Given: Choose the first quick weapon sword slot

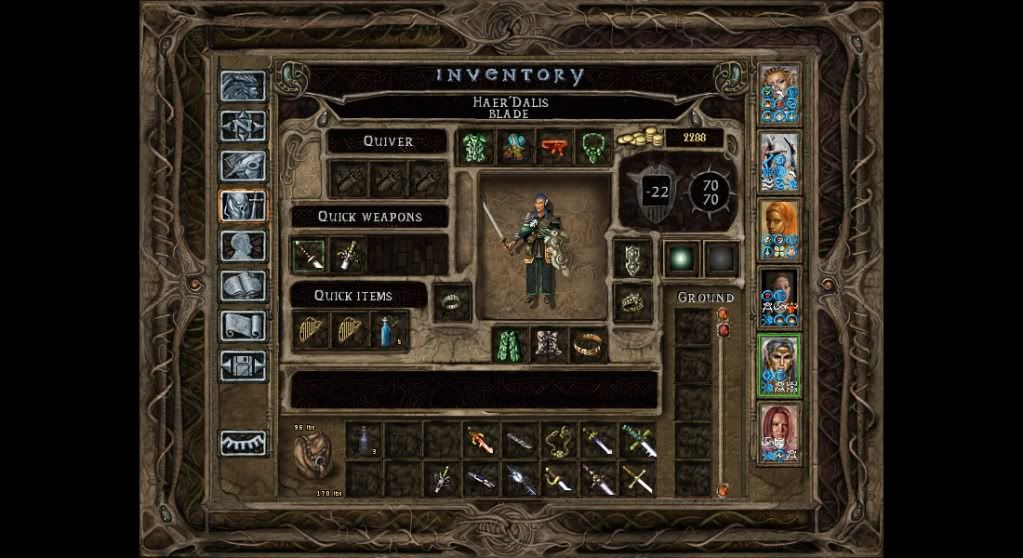Looking at the screenshot, I should [x=309, y=254].
